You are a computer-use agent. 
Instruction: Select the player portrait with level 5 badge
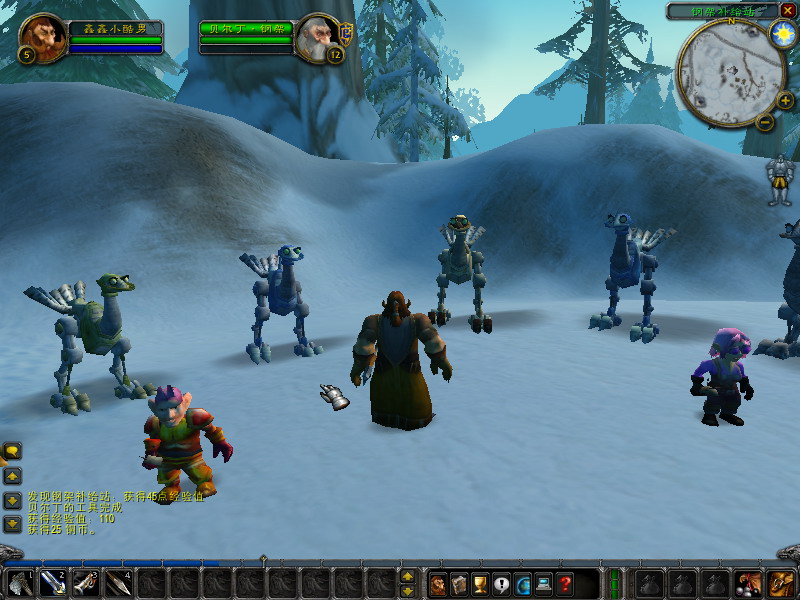(x=43, y=38)
